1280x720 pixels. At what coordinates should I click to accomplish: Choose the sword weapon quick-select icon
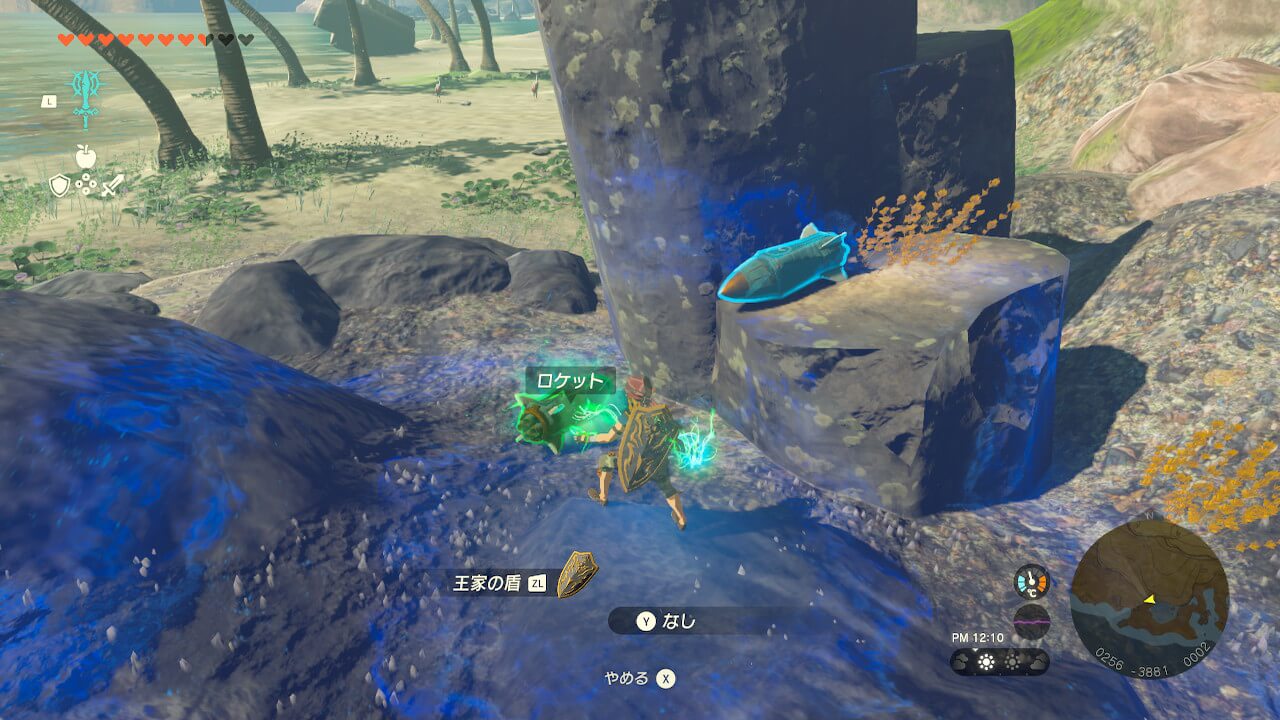pos(112,184)
